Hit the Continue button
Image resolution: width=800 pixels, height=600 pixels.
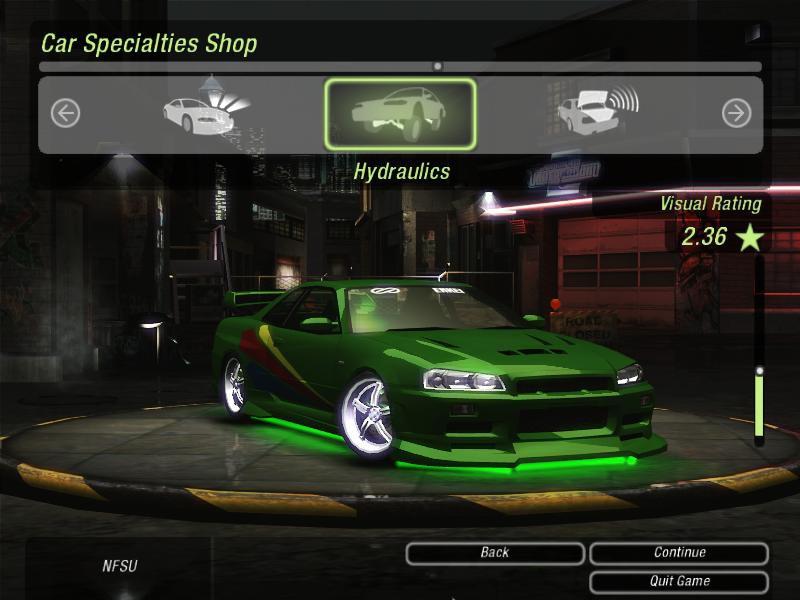679,553
